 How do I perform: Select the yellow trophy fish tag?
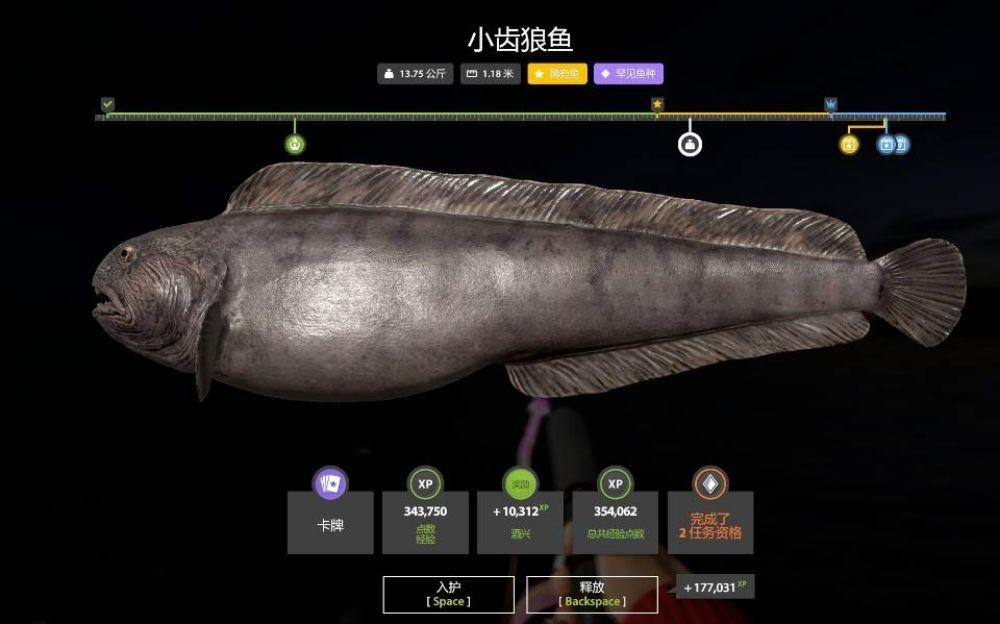click(557, 74)
